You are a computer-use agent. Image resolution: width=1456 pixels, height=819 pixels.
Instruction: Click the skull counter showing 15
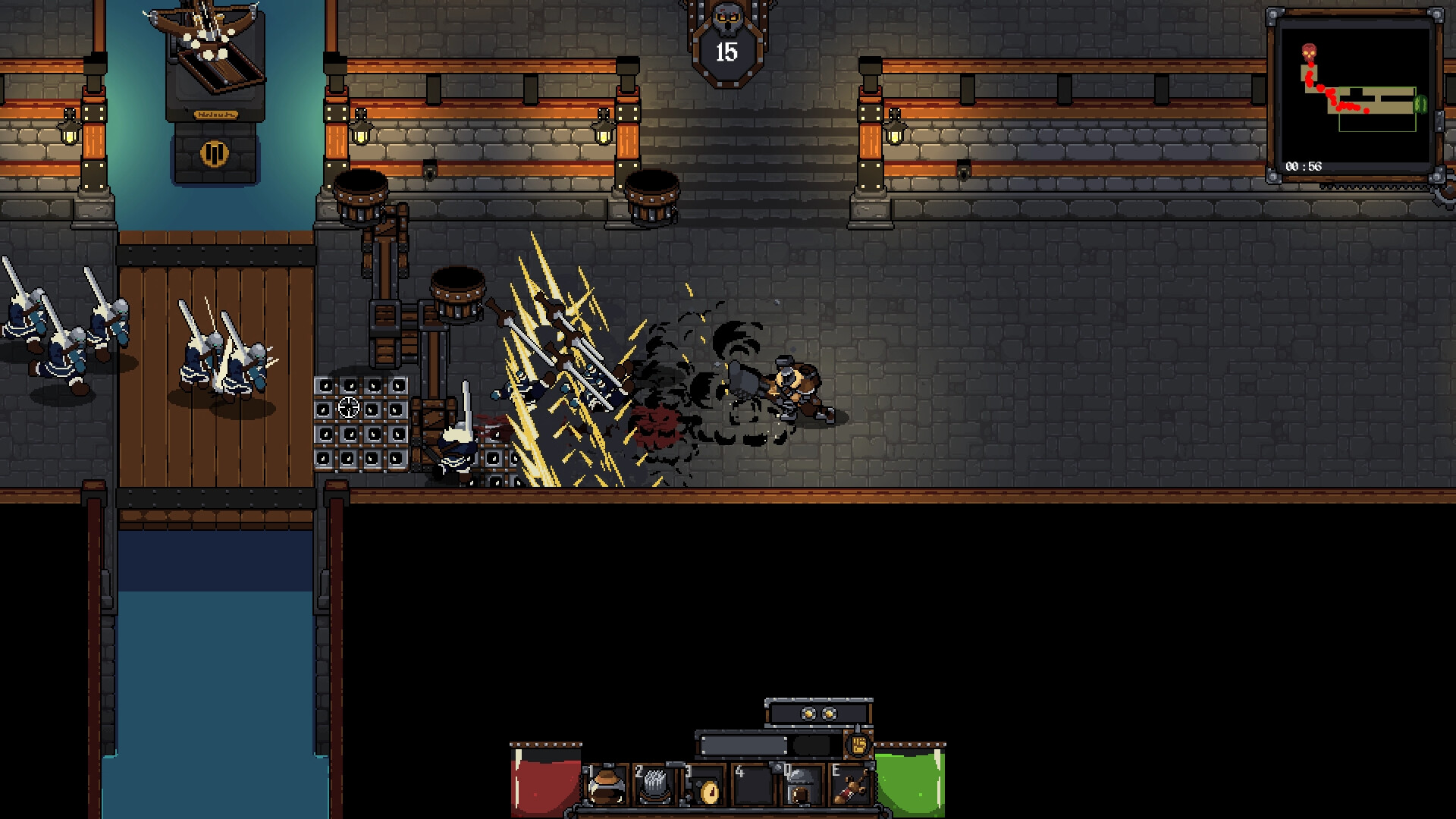726,53
